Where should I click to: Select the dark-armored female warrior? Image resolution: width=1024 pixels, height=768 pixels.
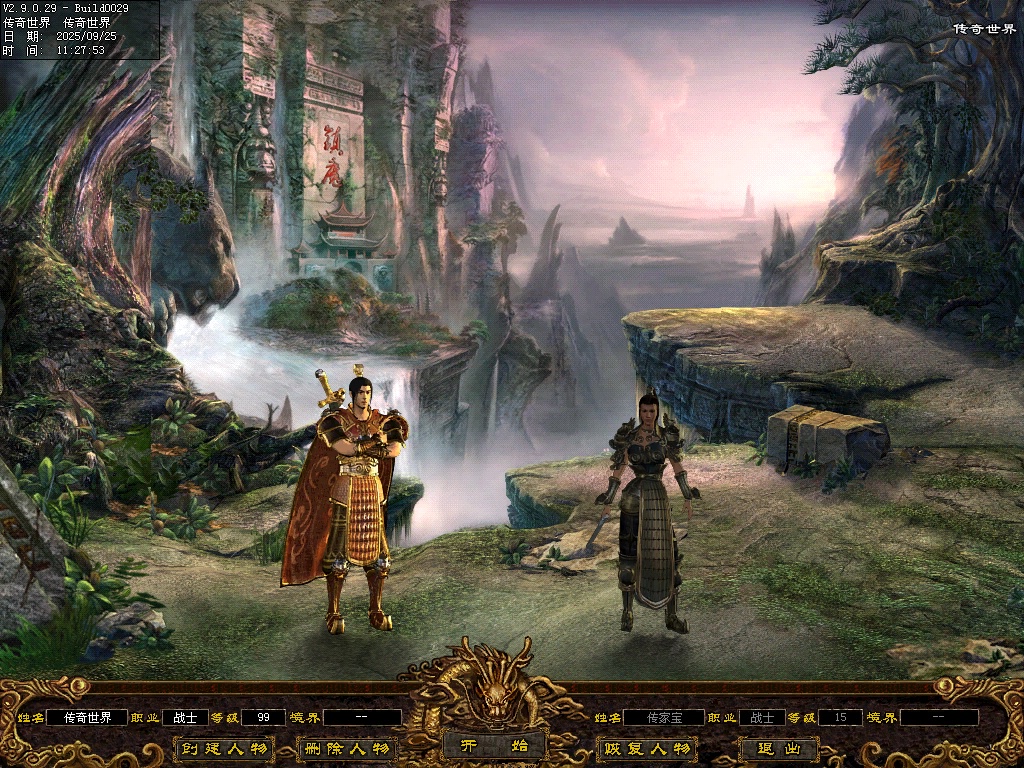(x=647, y=510)
